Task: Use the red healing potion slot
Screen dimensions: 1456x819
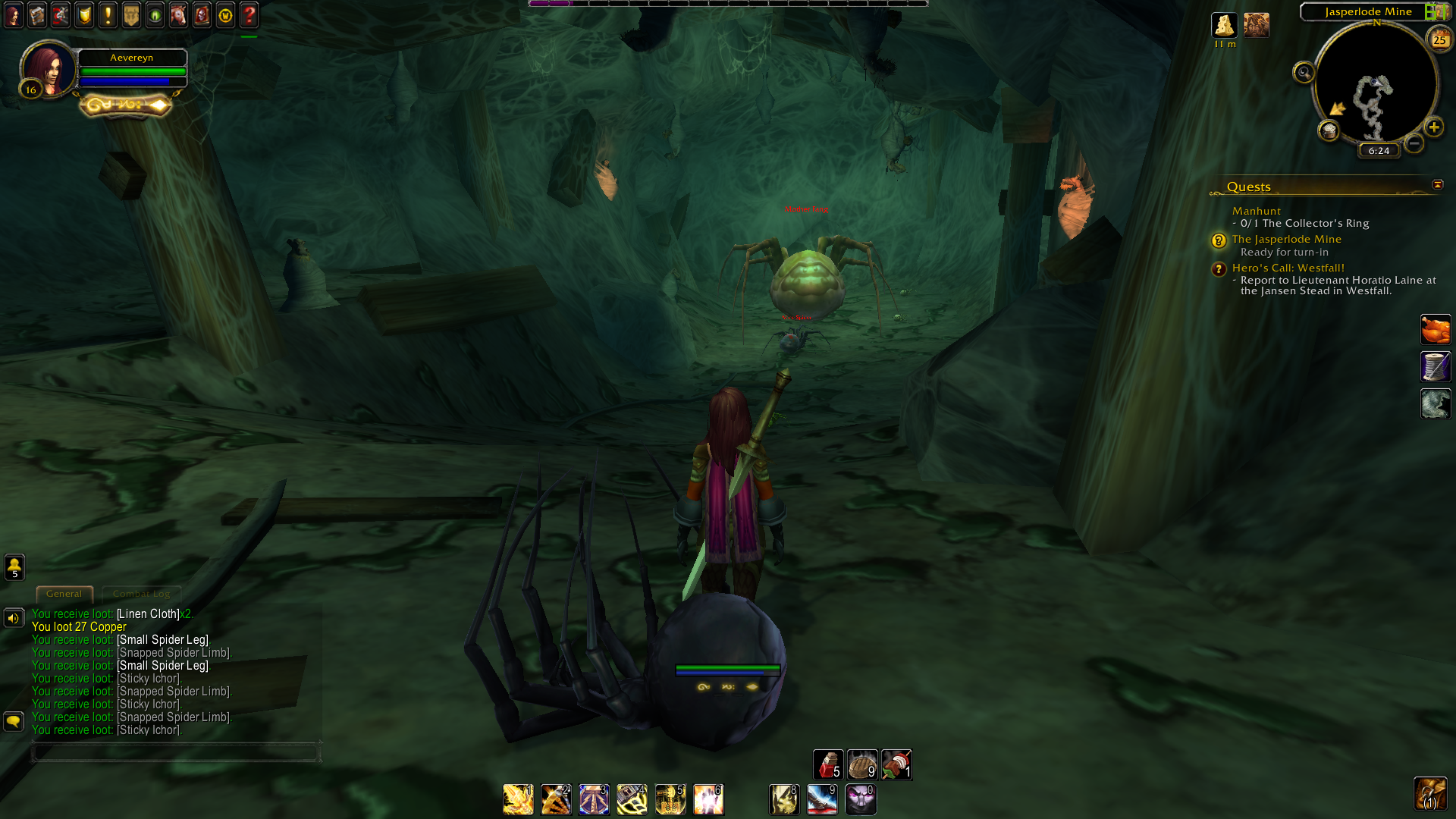Action: pyautogui.click(x=827, y=764)
